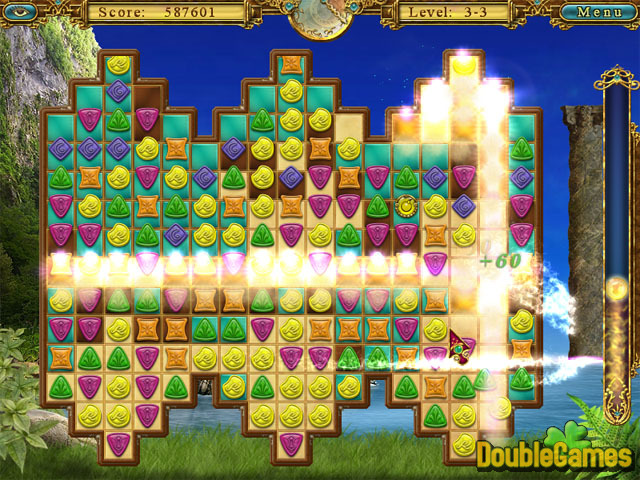640x480 pixels.
Task: Click the glowing orb on the power meter
Action: click(x=617, y=291)
